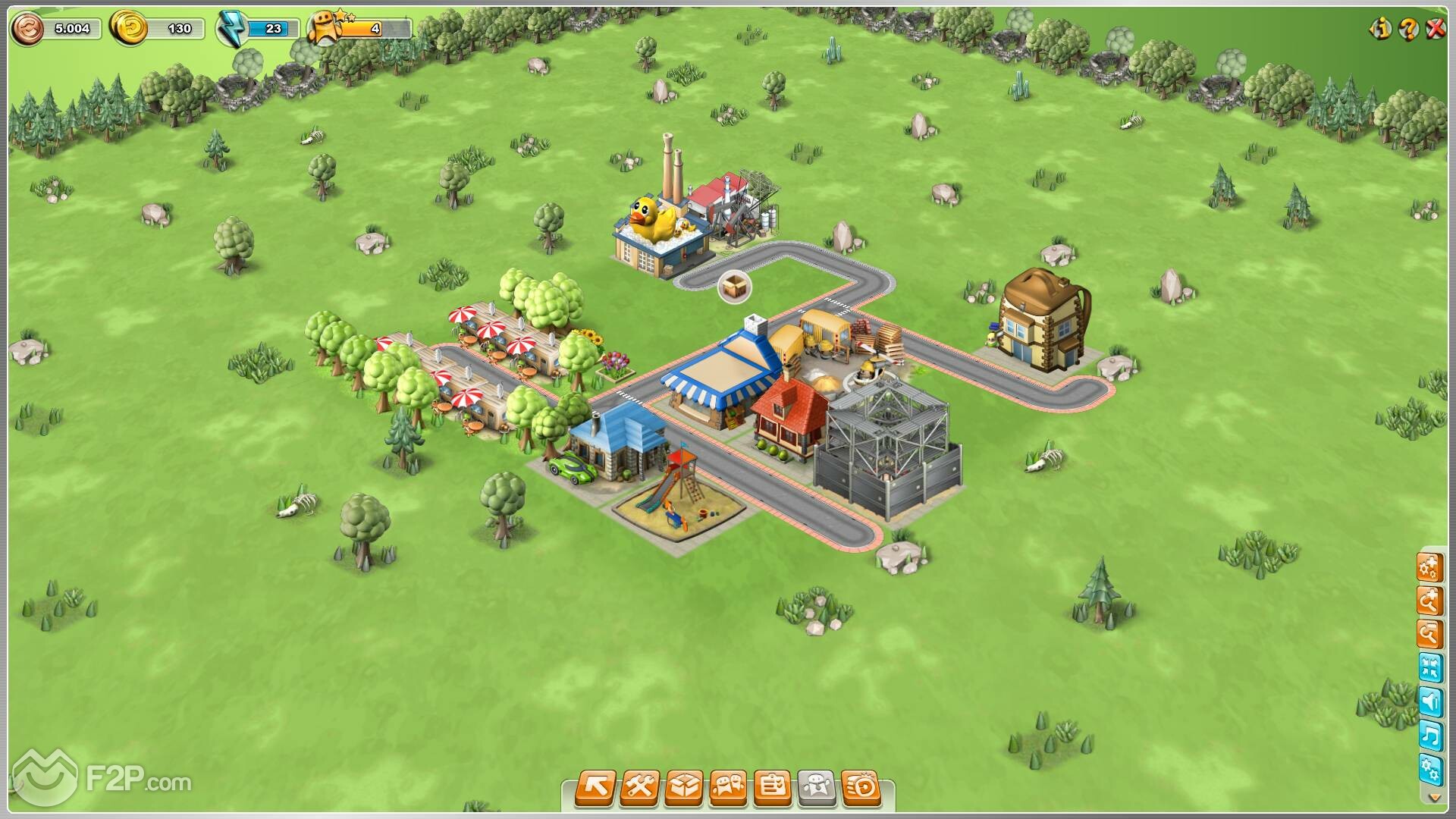
Task: Zoom in with the magnifier plus button
Action: tap(1429, 601)
